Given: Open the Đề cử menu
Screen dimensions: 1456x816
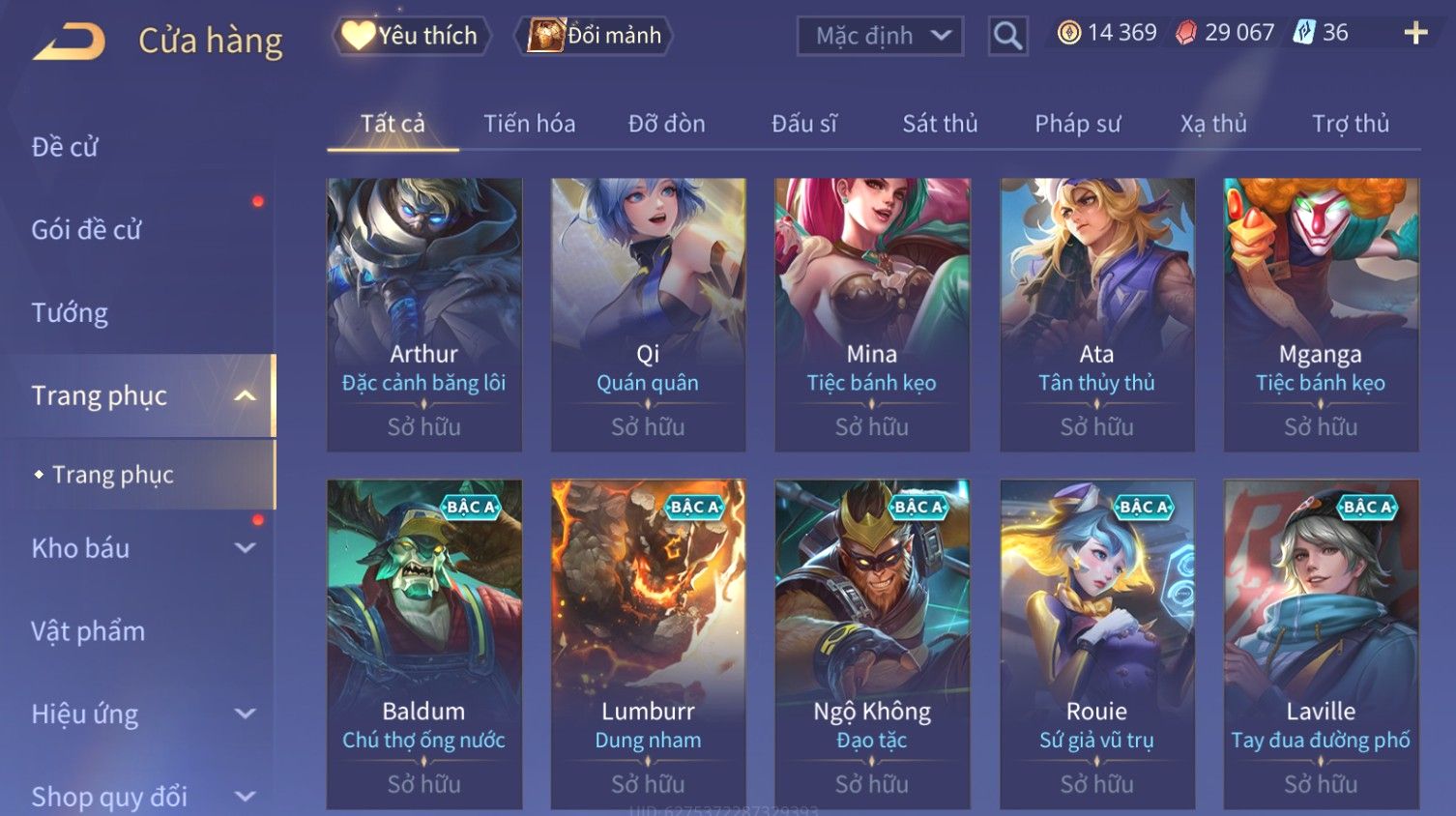Looking at the screenshot, I should tap(65, 147).
